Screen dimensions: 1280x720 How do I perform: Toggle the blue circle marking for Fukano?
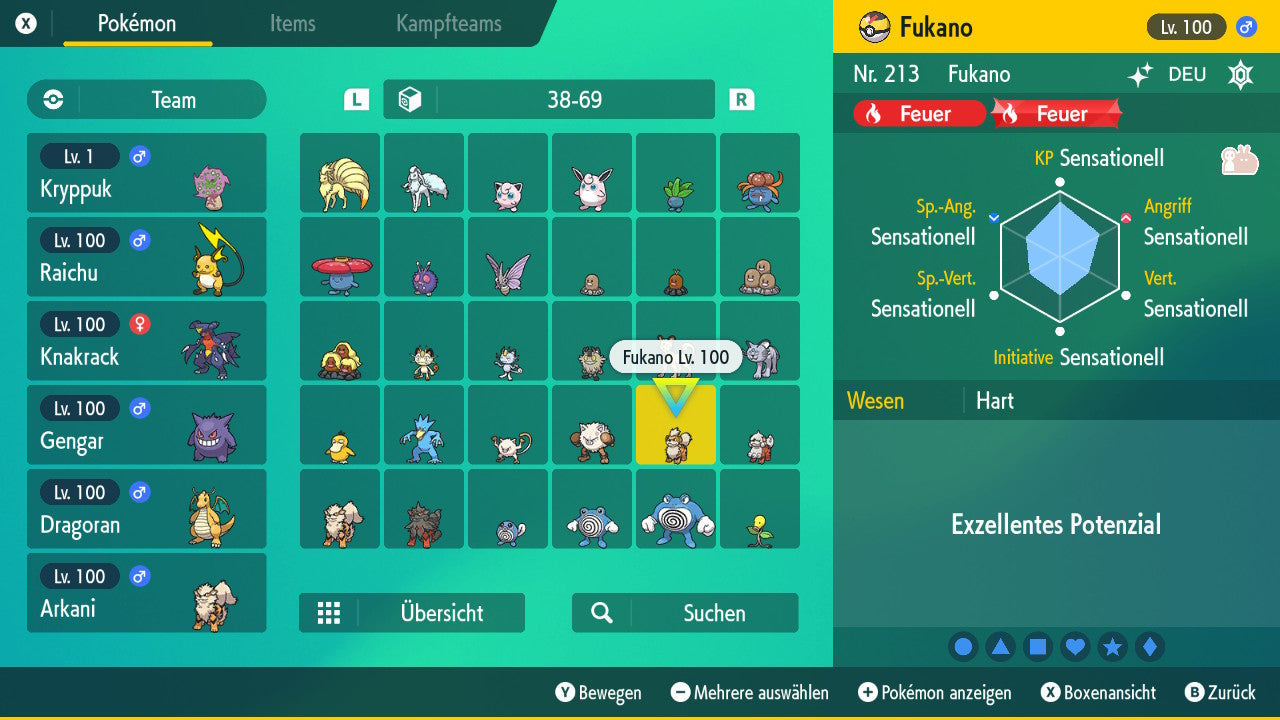click(963, 647)
